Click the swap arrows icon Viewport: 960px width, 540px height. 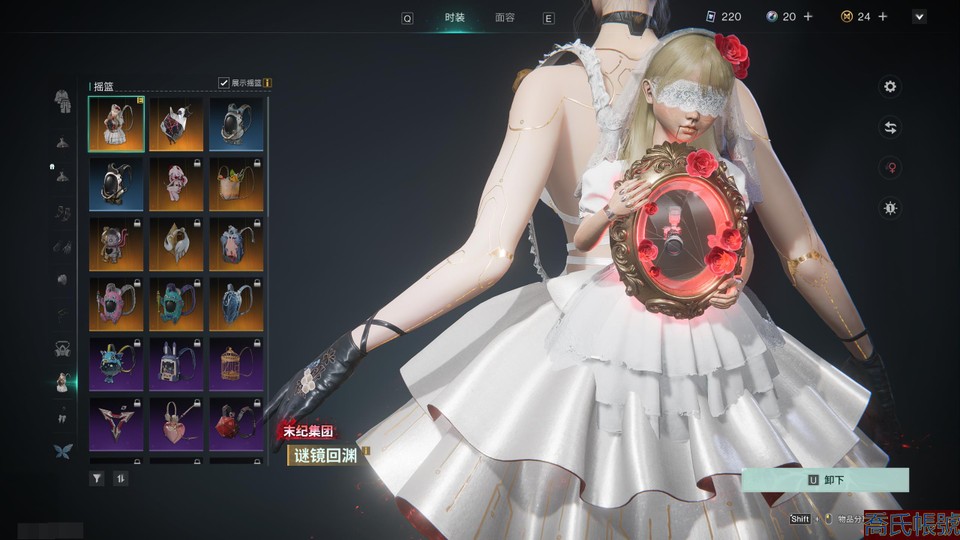click(x=889, y=127)
